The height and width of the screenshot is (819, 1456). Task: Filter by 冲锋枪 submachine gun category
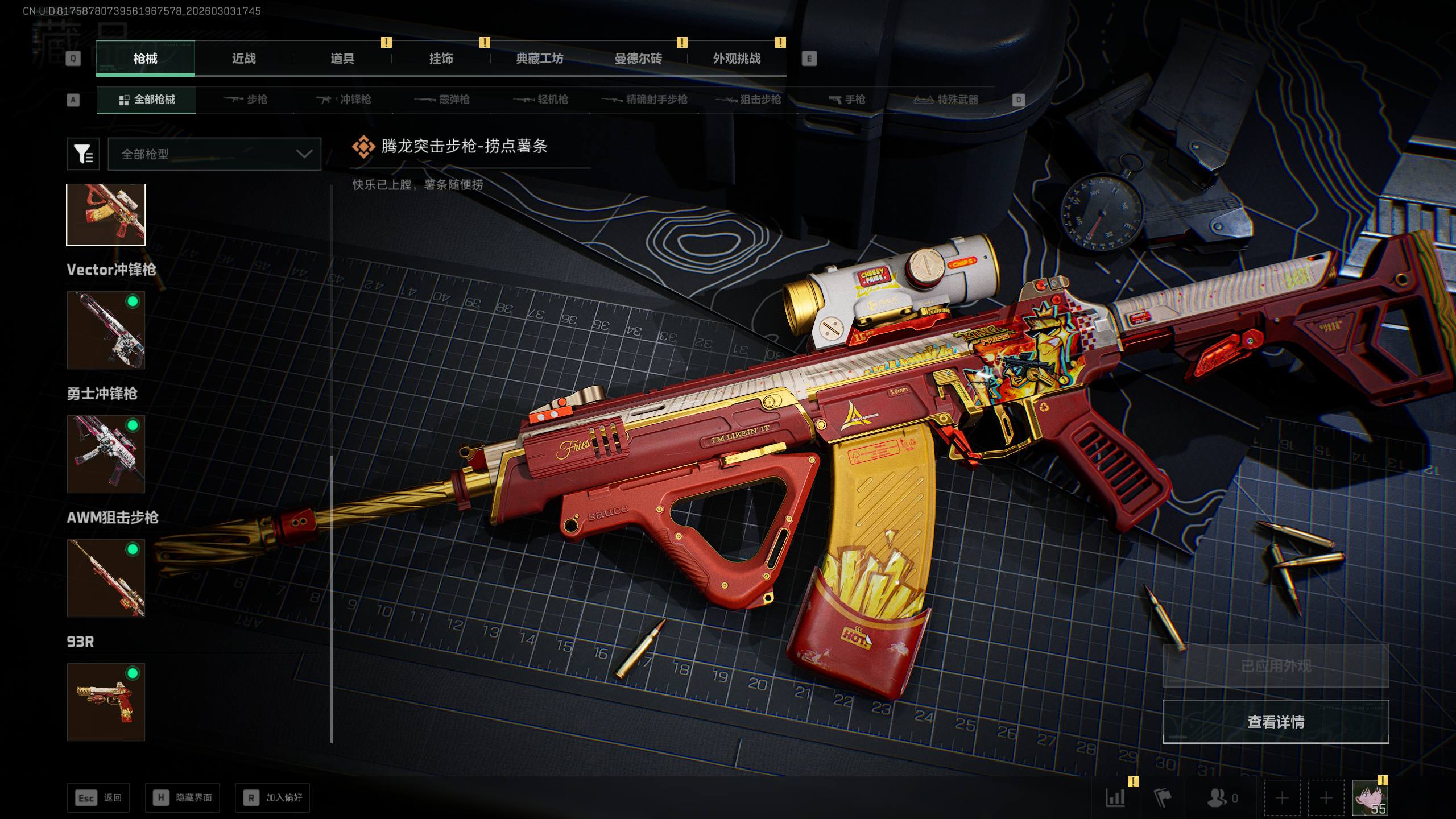pos(344,100)
